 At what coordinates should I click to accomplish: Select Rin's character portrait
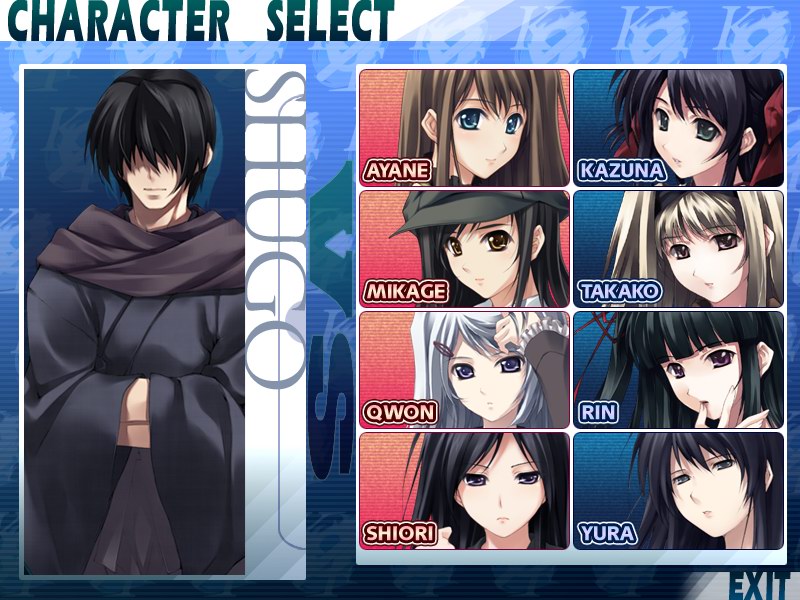(678, 369)
